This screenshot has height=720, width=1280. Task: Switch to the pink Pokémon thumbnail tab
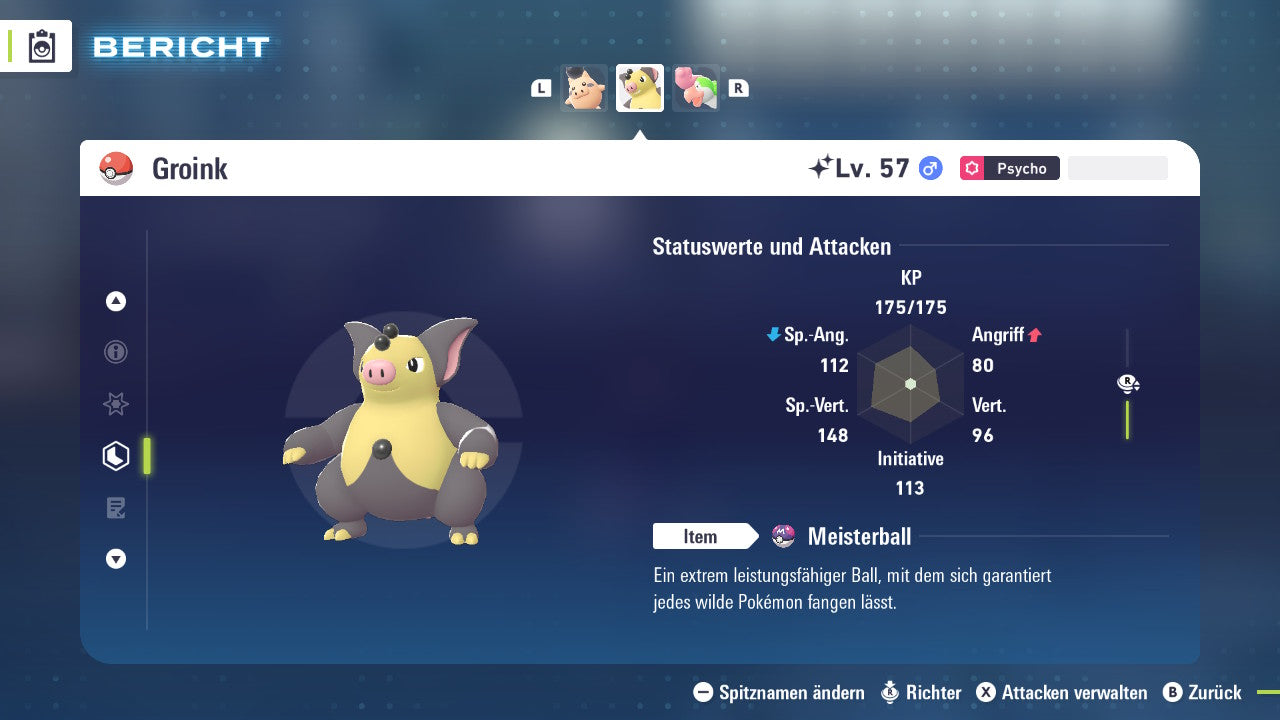pyautogui.click(x=695, y=88)
